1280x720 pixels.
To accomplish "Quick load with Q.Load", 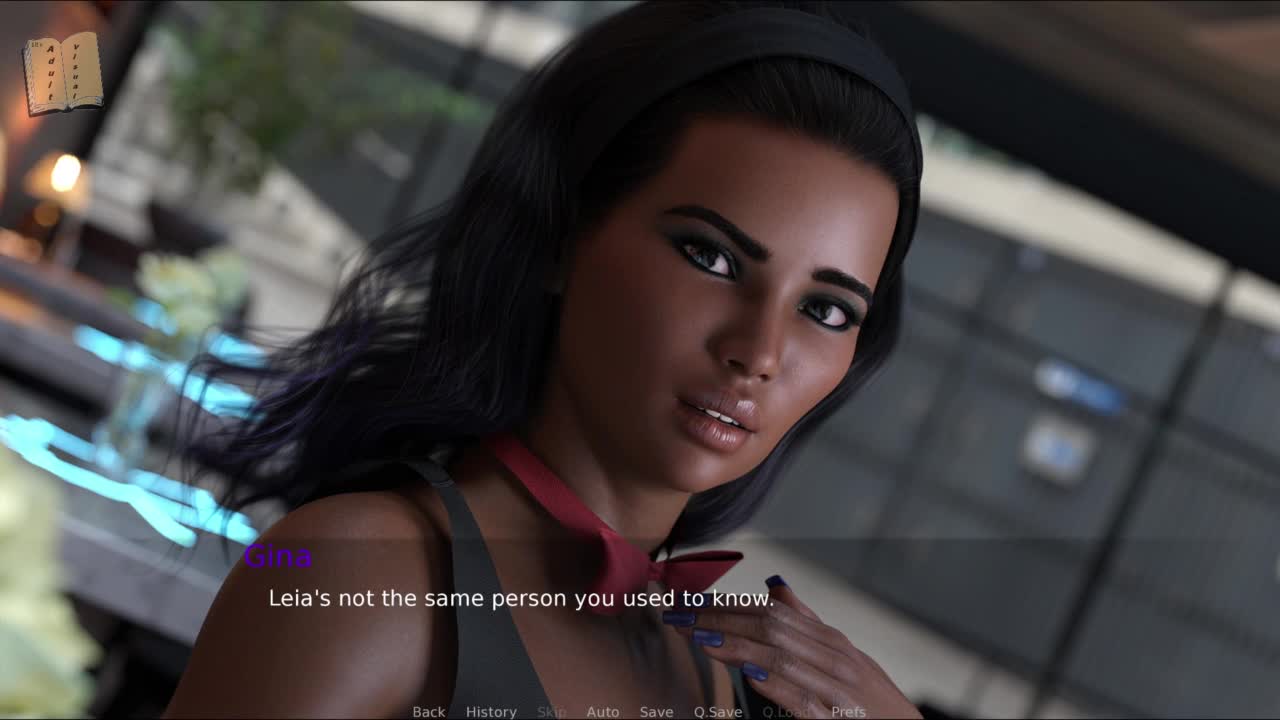I will (x=786, y=711).
